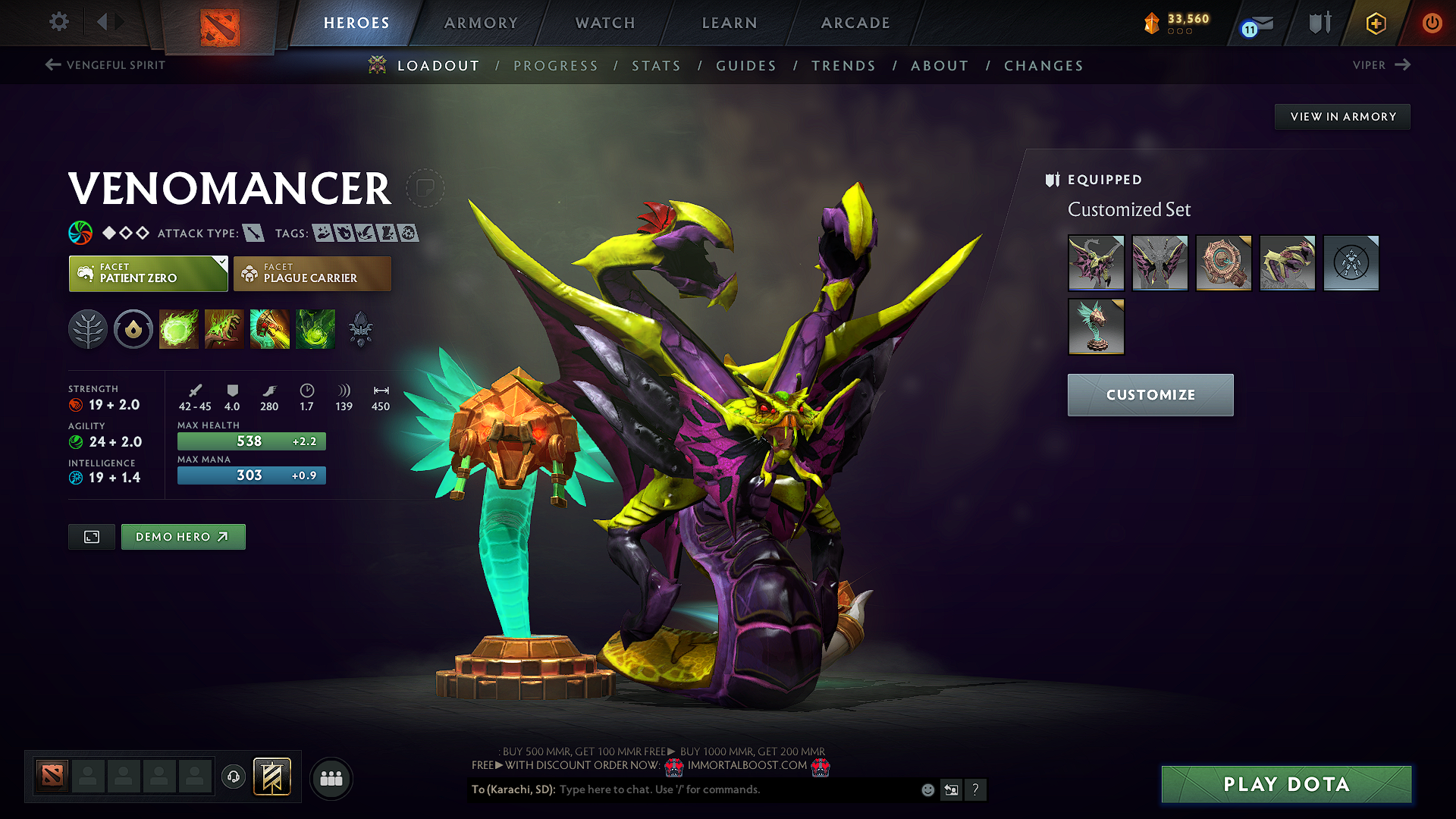Open the Poison Sting ability icon
Screen dimensions: 1456x819
tap(224, 328)
